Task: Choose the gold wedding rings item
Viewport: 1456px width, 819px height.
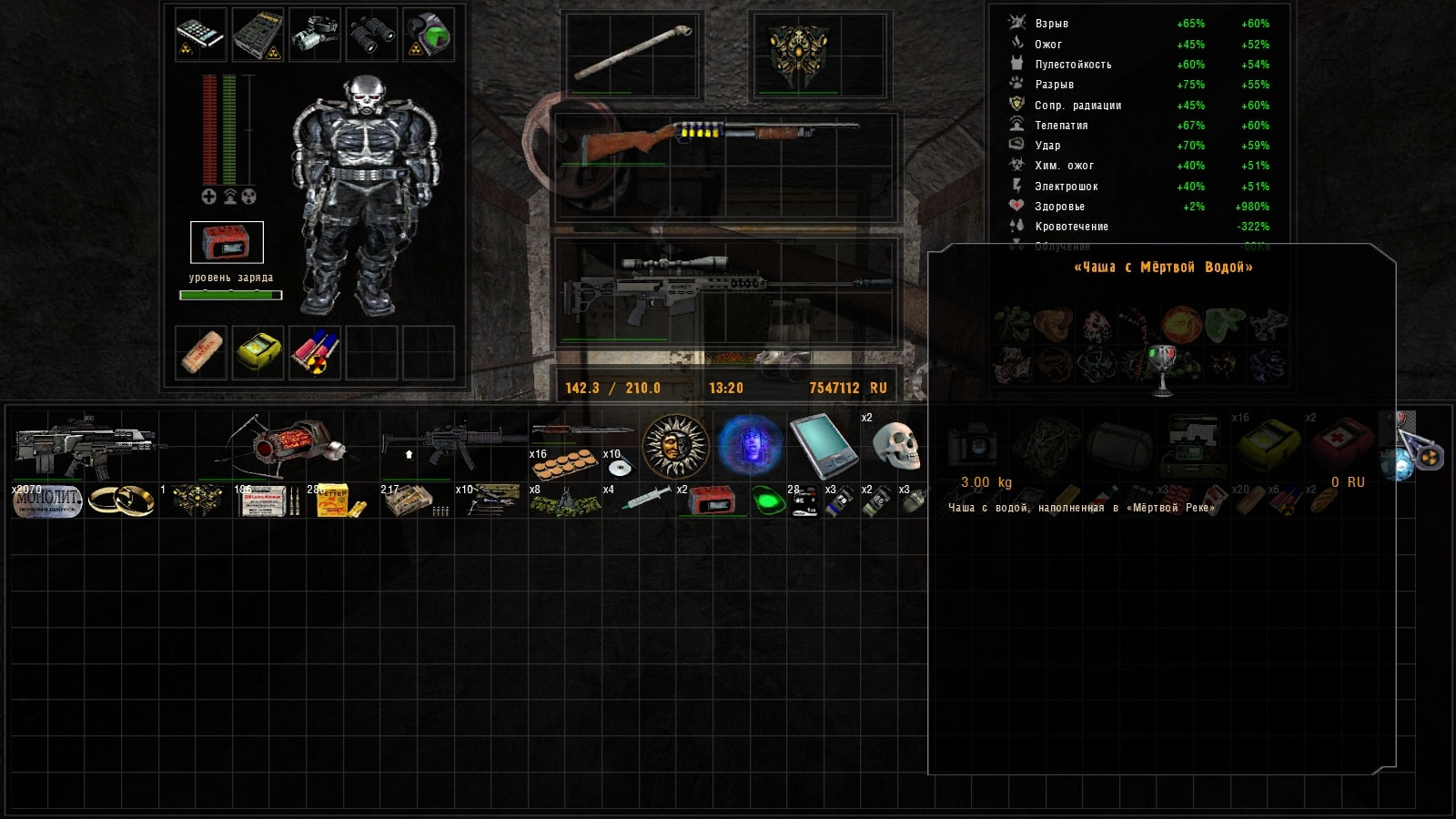Action: pyautogui.click(x=121, y=500)
